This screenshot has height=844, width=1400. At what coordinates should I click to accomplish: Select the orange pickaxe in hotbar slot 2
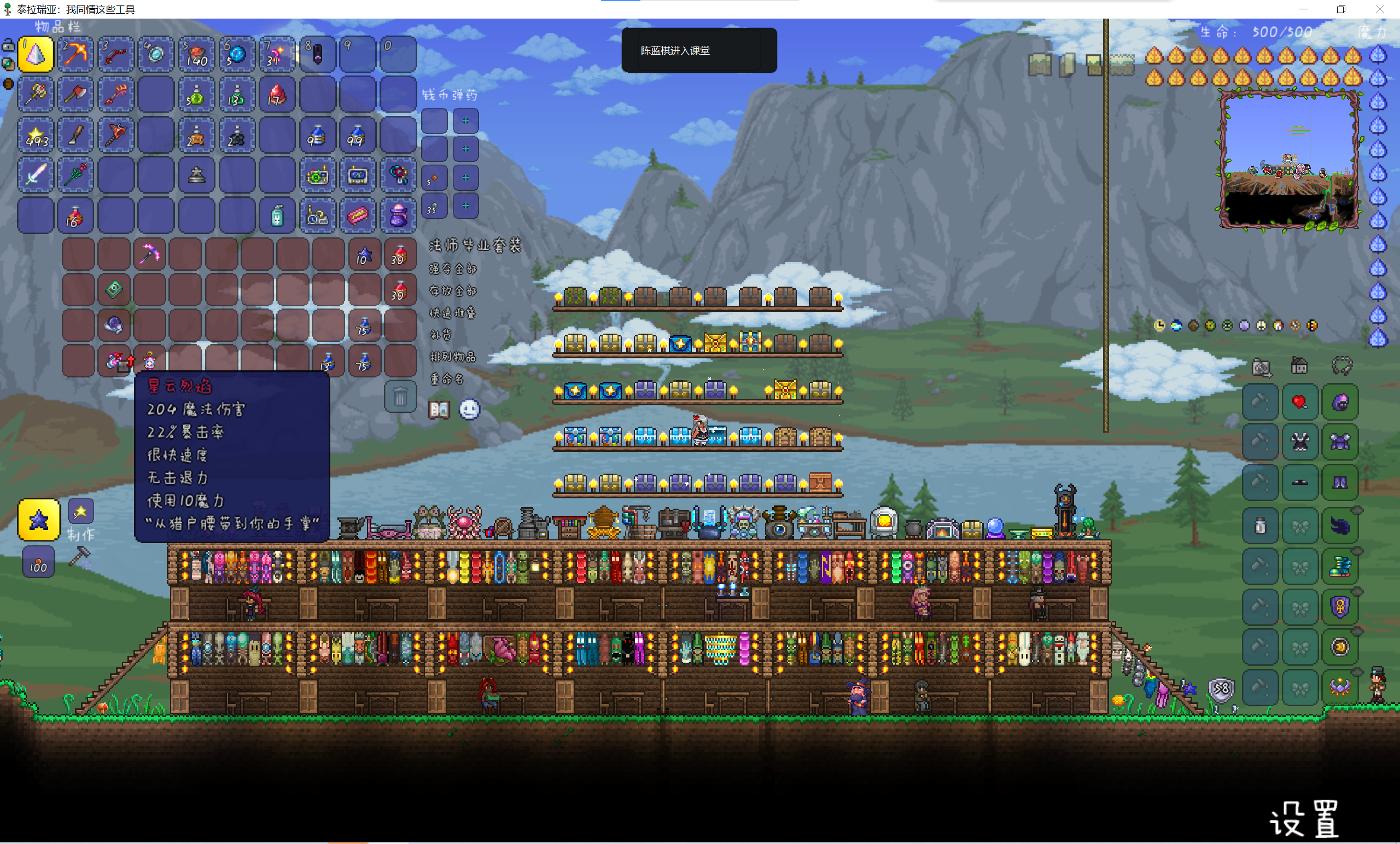(x=75, y=55)
